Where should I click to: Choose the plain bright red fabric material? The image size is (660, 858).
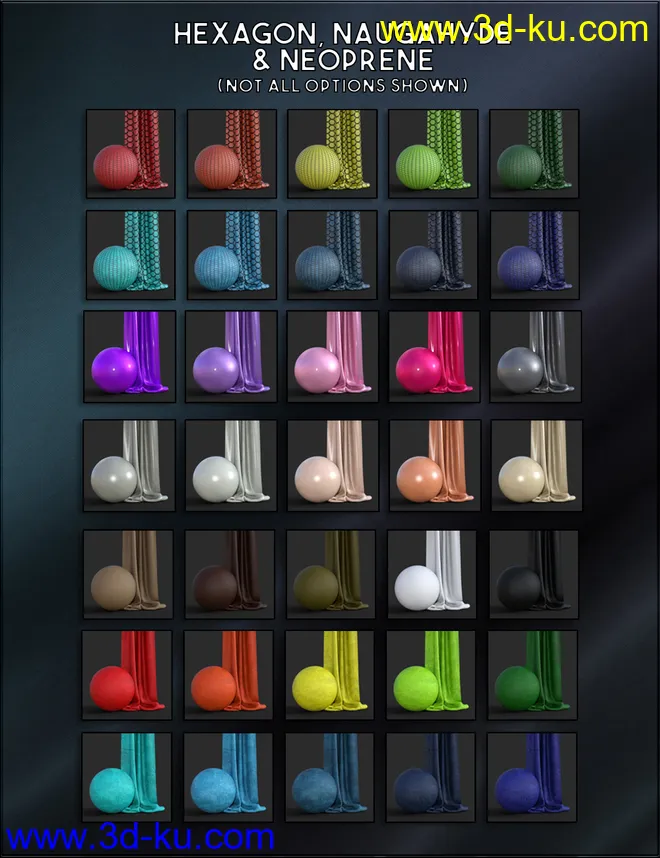(x=128, y=675)
